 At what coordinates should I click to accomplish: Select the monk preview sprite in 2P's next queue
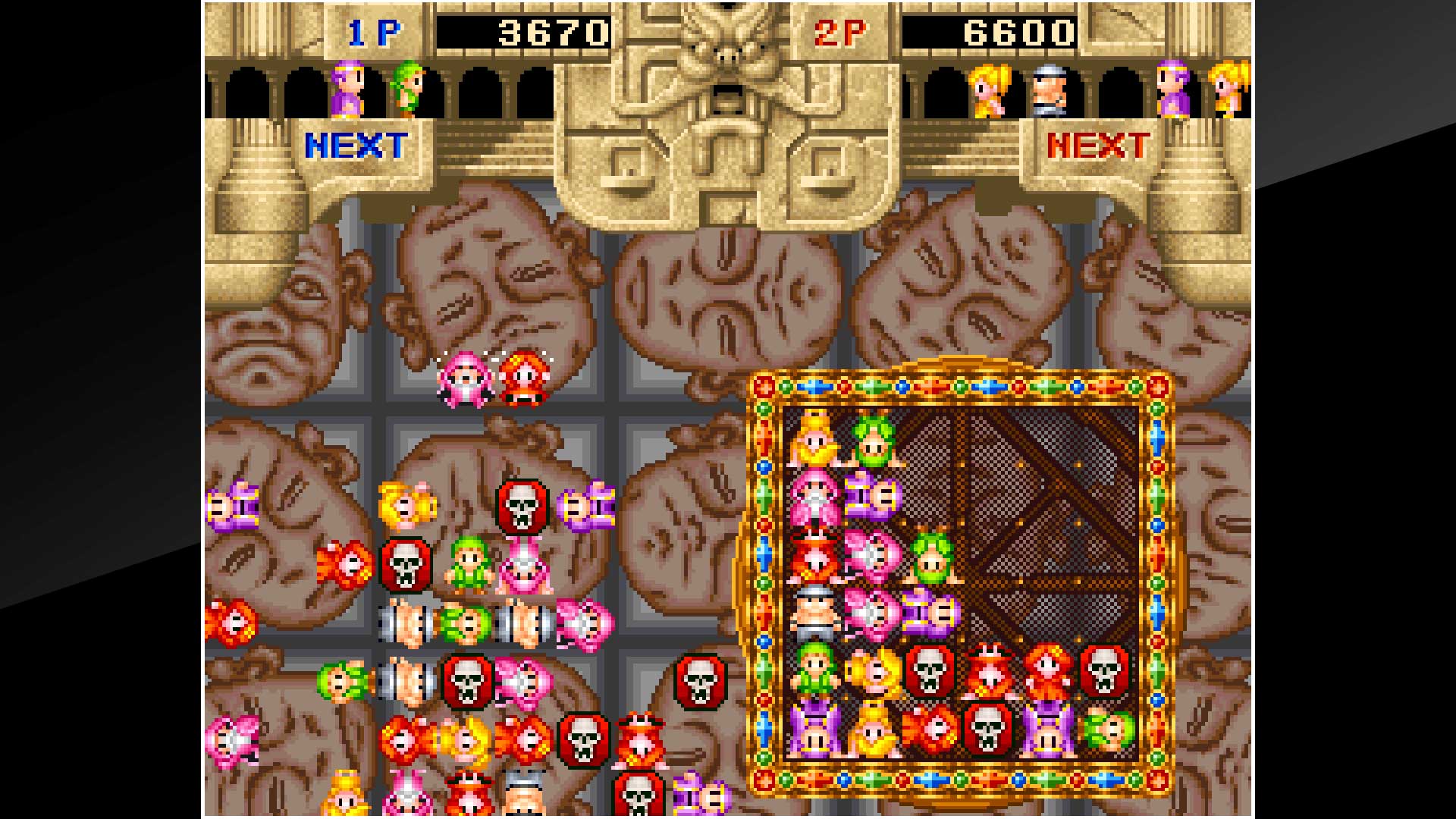pyautogui.click(x=1050, y=89)
